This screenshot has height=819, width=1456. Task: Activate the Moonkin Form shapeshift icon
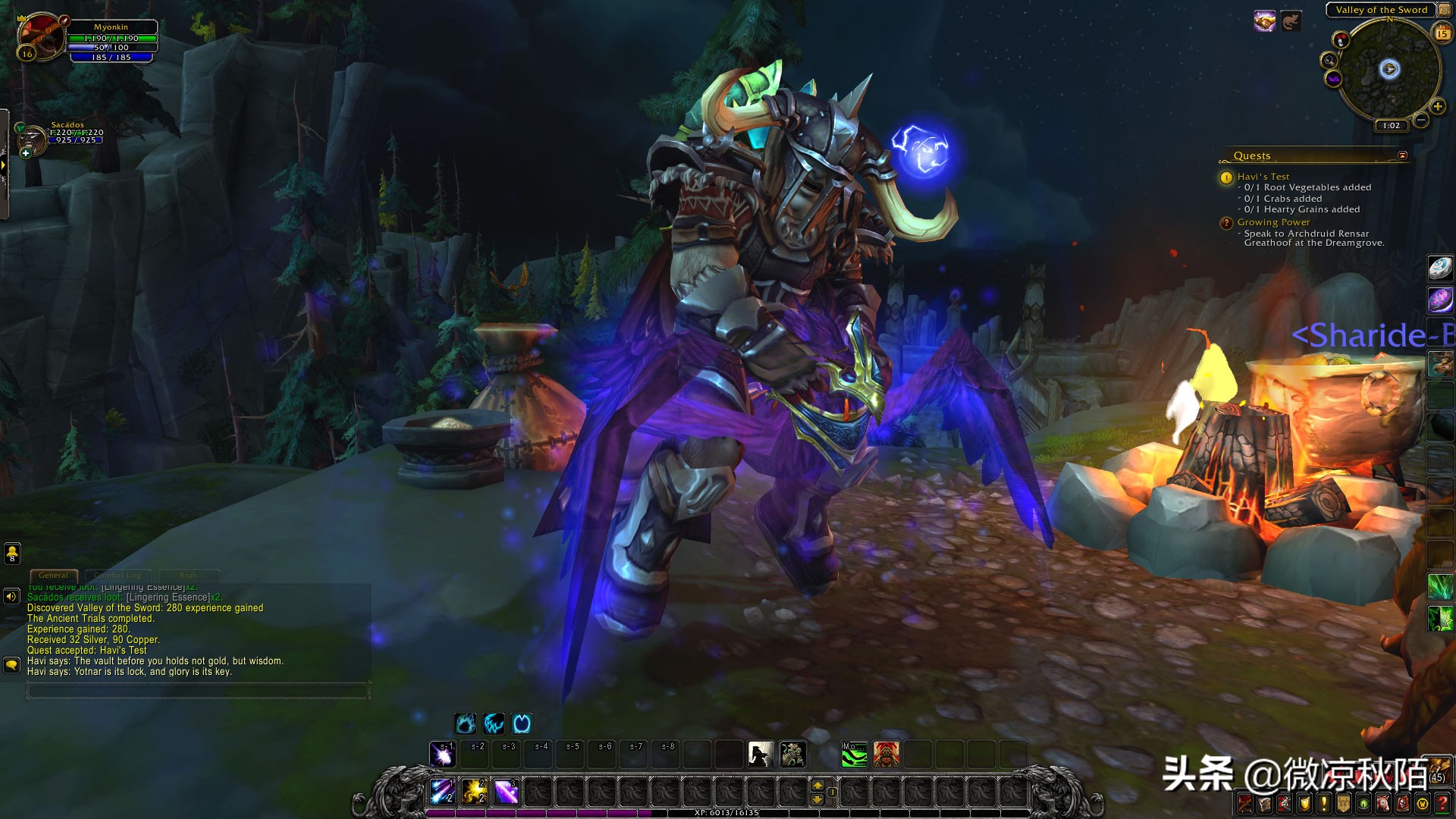[522, 724]
